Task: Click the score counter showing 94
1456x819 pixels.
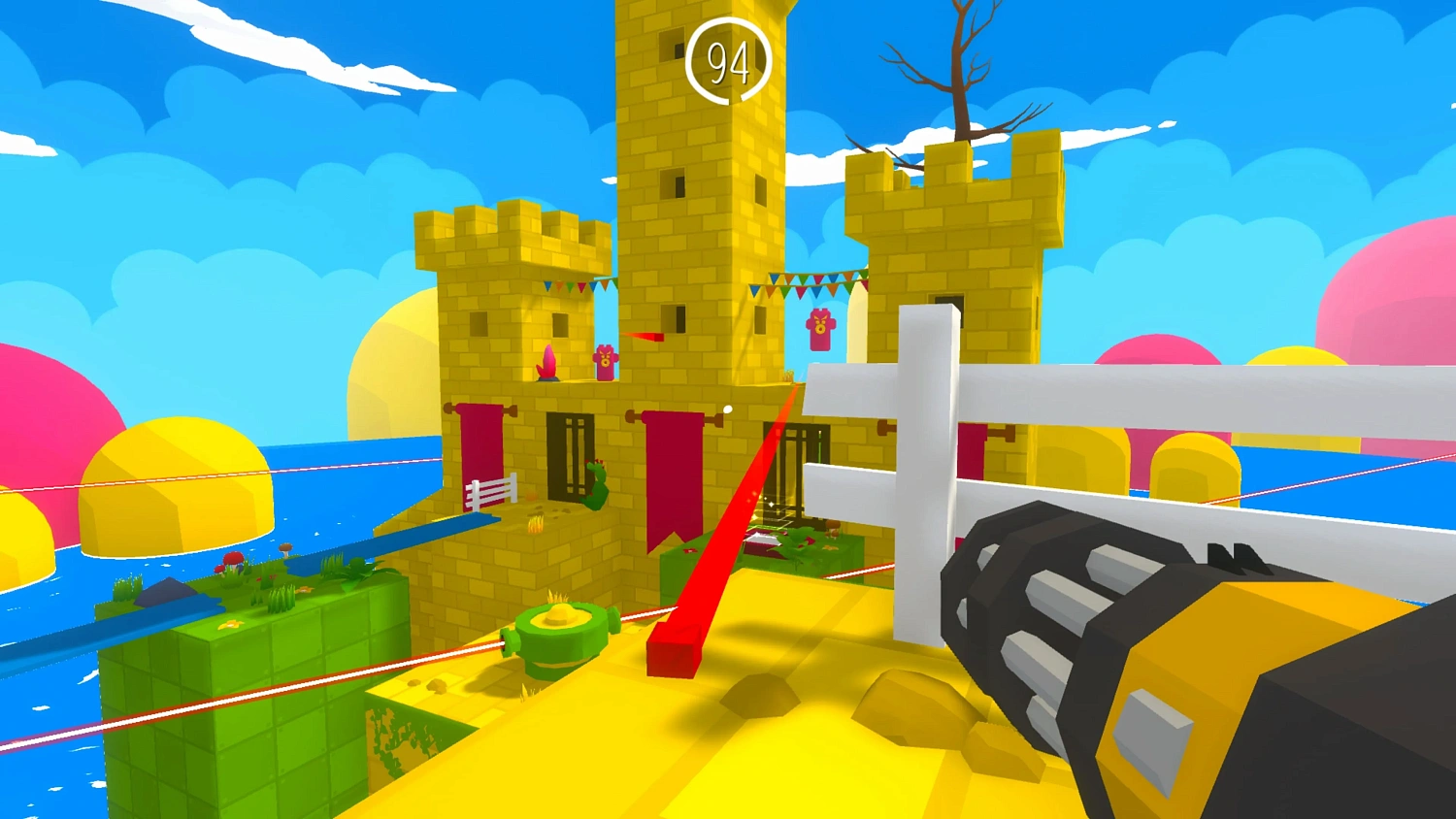Action: (x=729, y=60)
